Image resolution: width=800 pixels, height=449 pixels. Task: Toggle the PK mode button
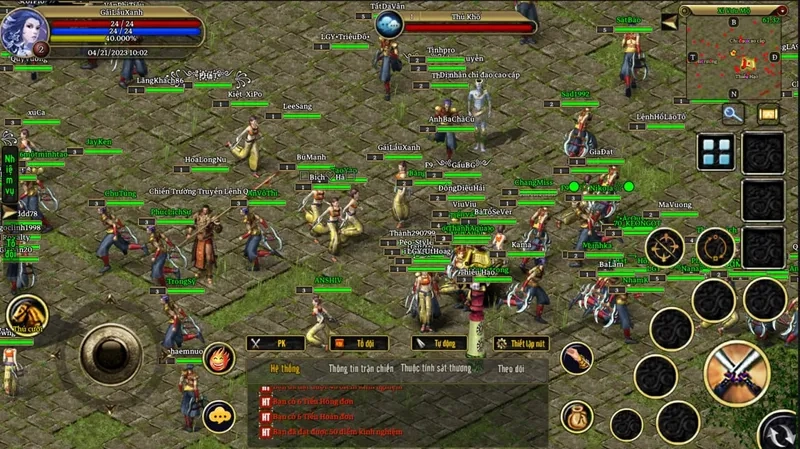click(275, 343)
